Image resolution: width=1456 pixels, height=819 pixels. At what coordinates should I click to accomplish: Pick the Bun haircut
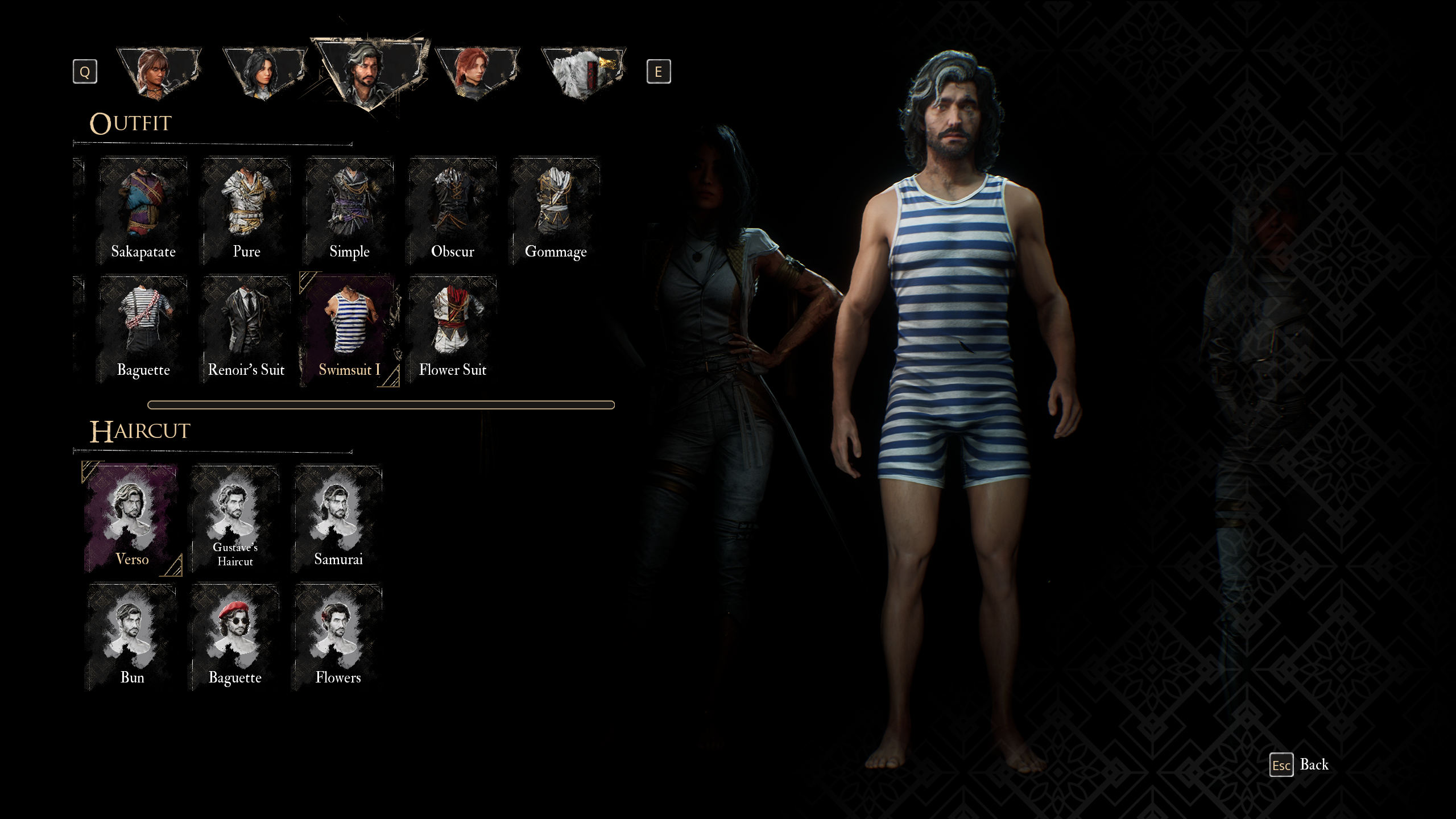click(x=132, y=637)
